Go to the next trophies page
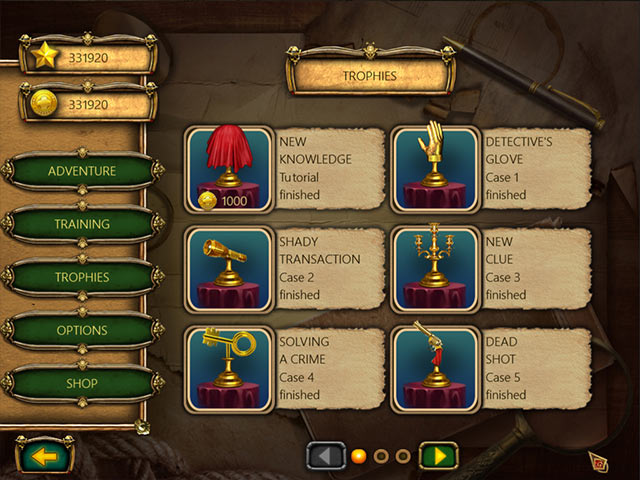 pos(437,456)
